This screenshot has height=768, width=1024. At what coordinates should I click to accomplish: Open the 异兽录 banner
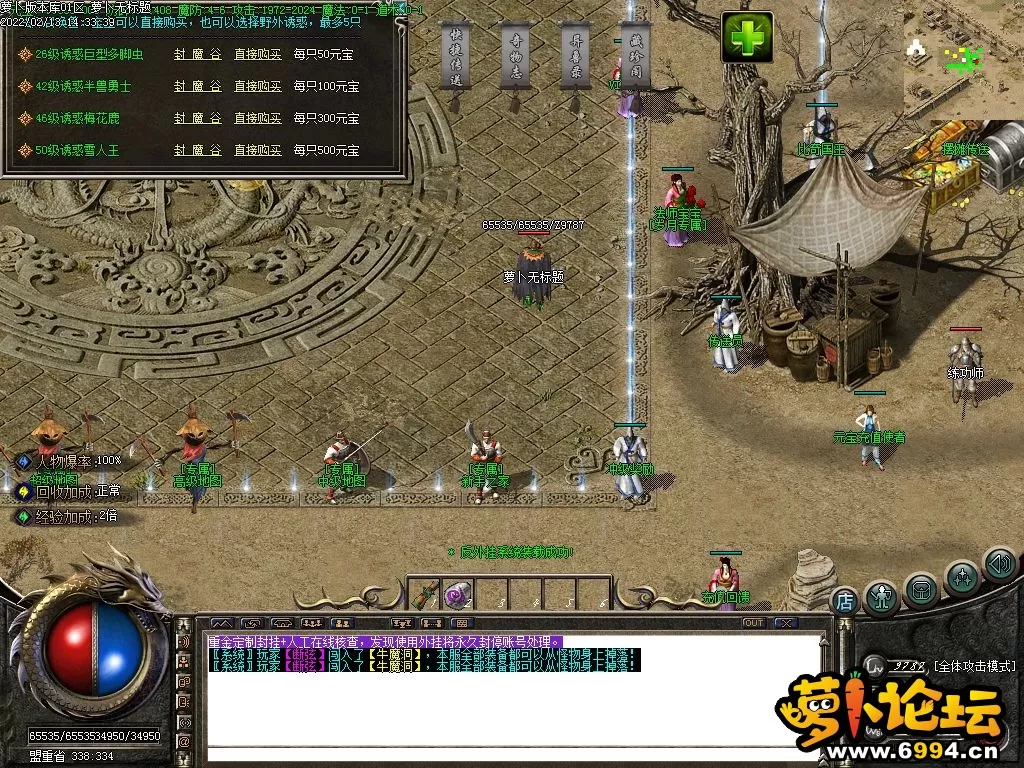coord(575,56)
